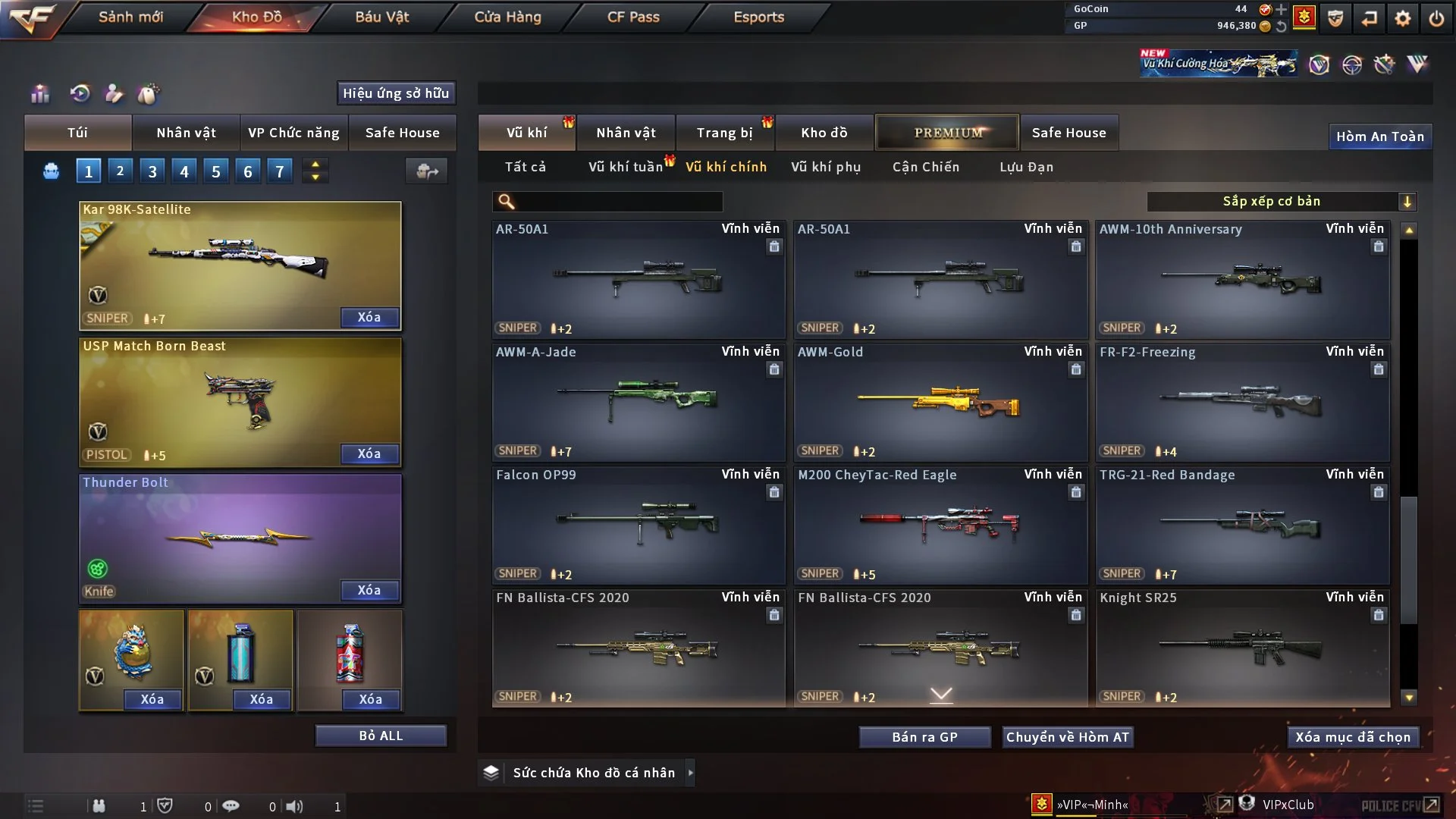Click the Bán ra GP button

click(x=924, y=737)
